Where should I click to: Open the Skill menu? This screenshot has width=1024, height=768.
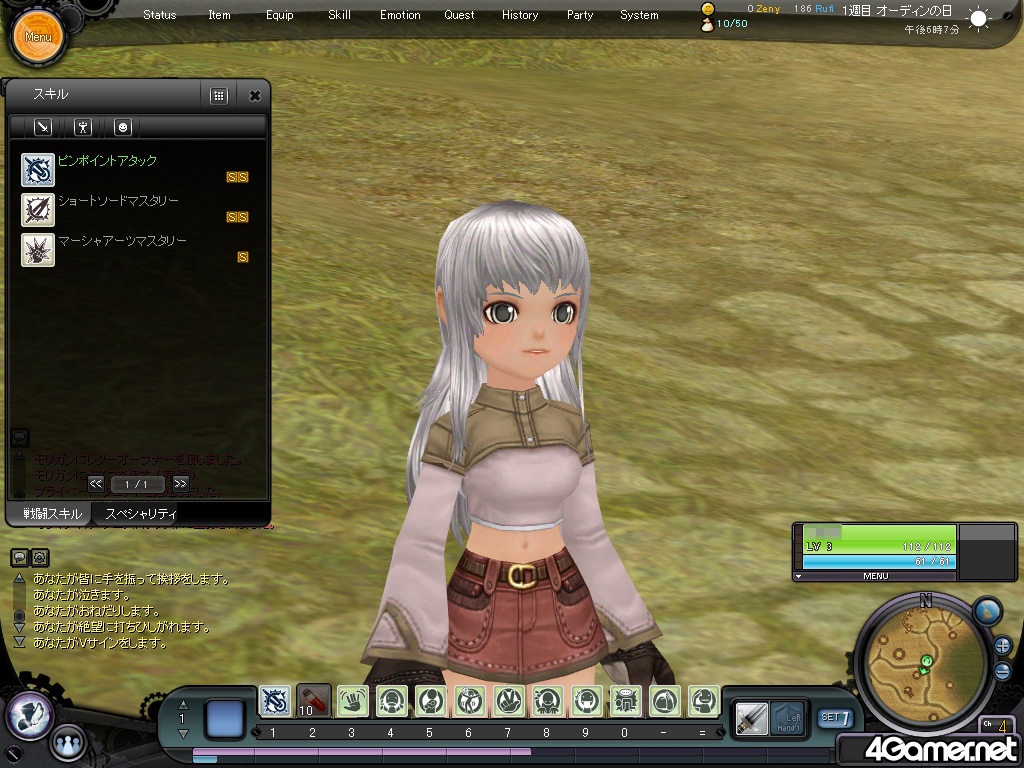click(x=339, y=15)
